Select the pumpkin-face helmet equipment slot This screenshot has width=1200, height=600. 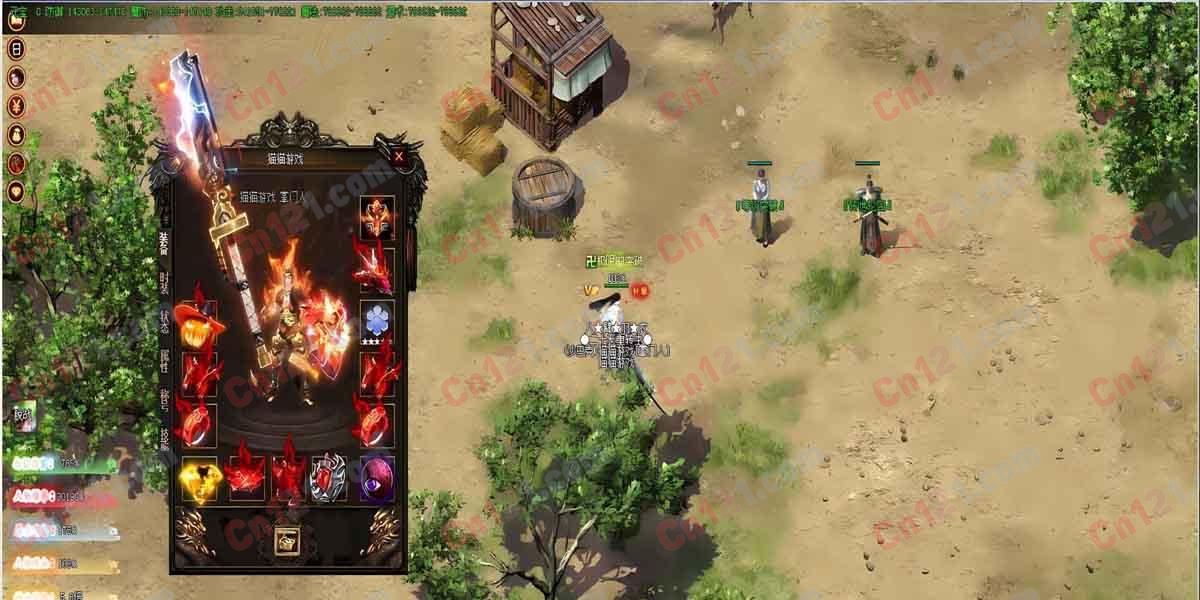coord(198,324)
